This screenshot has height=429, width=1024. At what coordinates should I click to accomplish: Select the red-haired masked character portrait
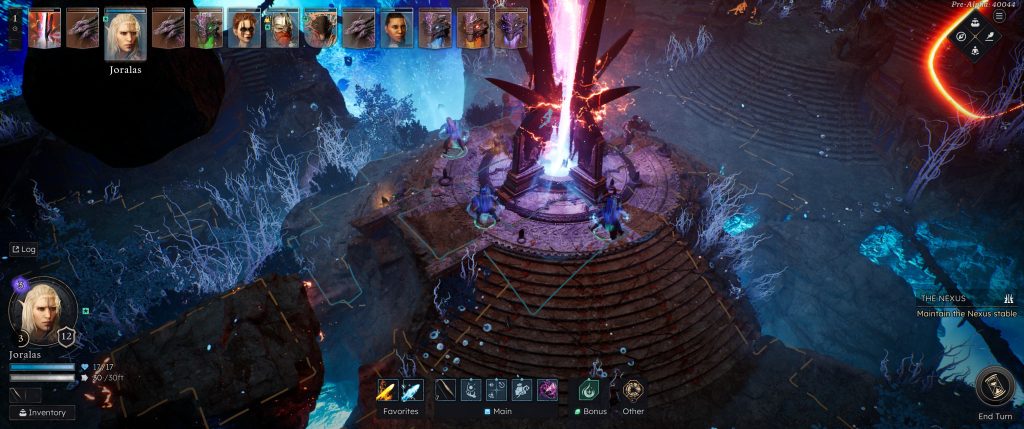point(244,29)
